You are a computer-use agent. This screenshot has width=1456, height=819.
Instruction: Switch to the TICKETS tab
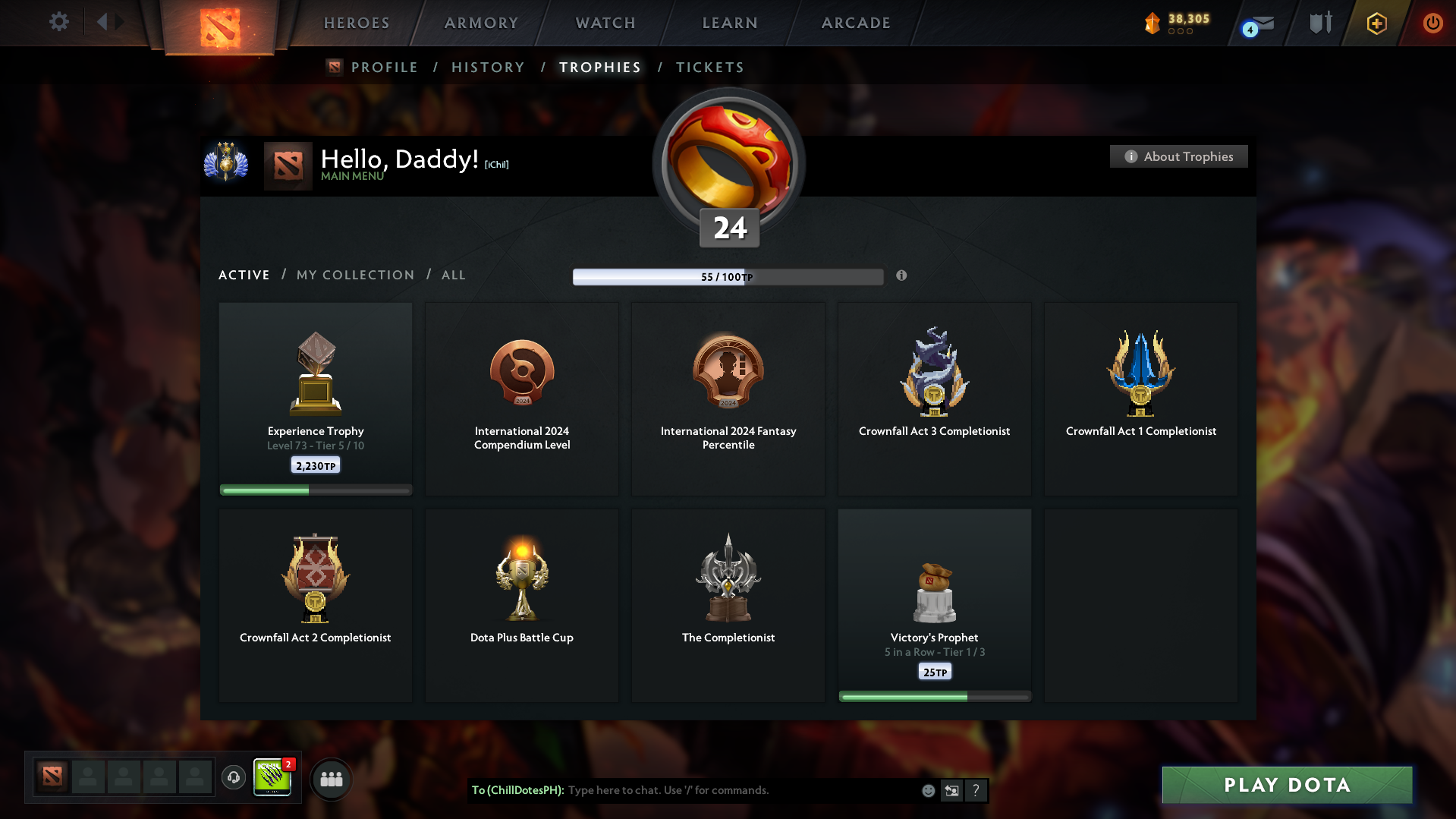tap(709, 68)
